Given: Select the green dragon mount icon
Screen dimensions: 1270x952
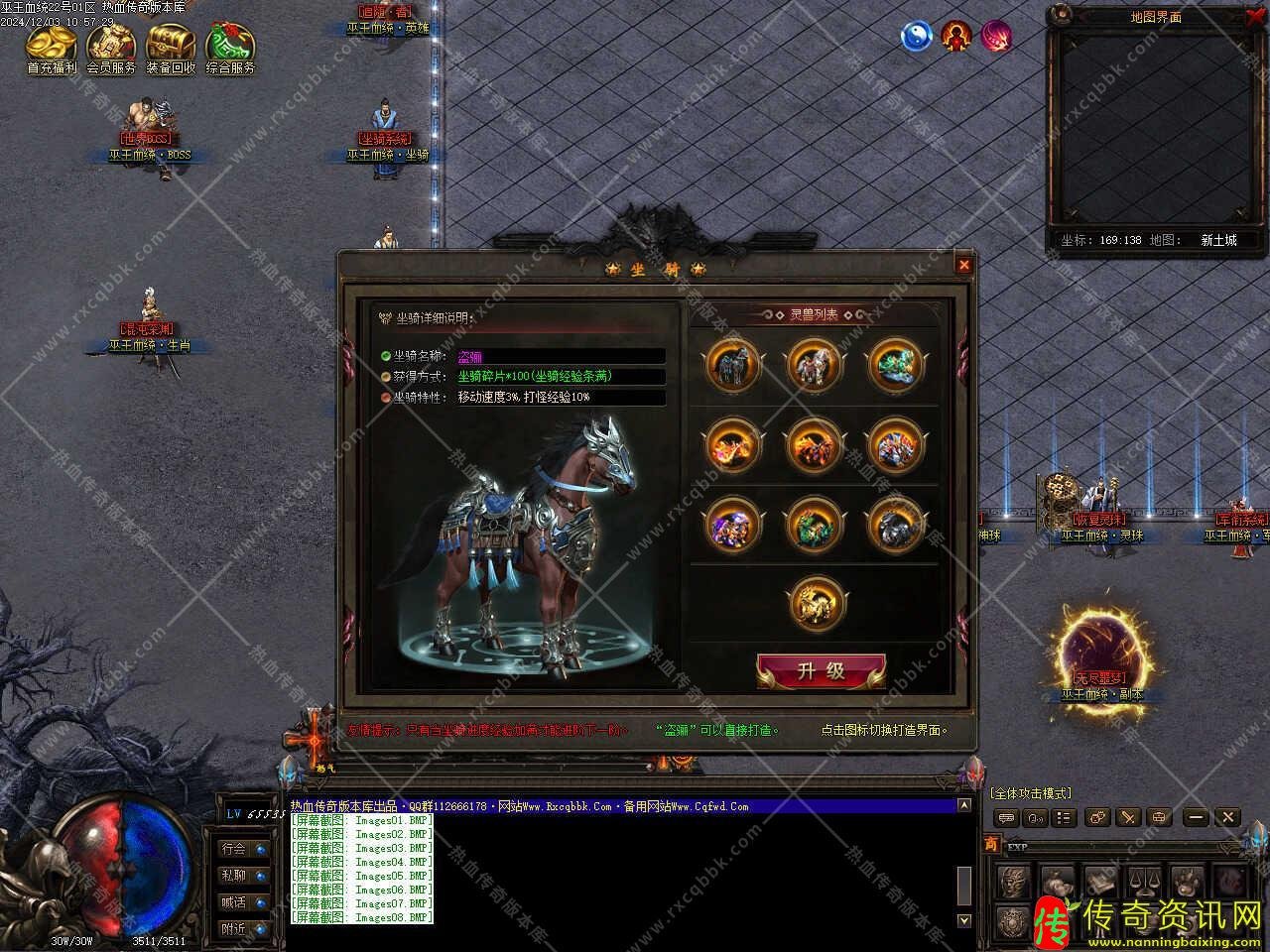Looking at the screenshot, I should [896, 365].
